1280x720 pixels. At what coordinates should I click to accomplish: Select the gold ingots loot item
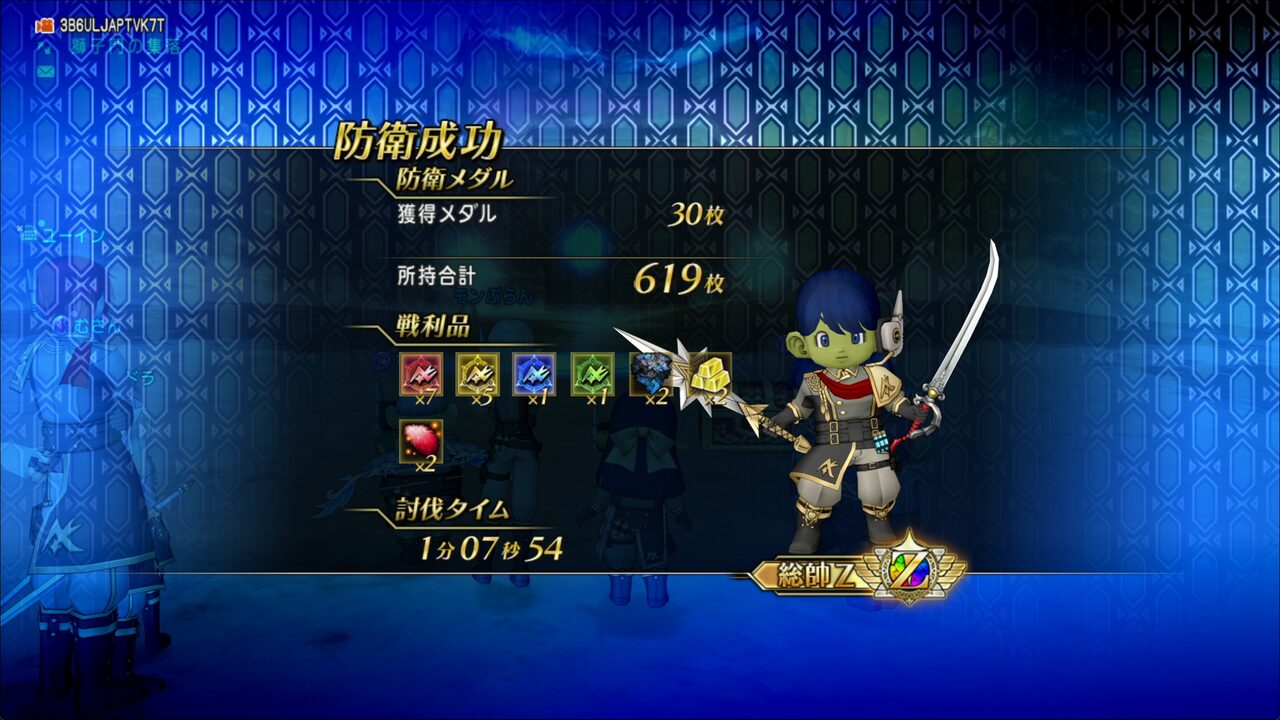tap(708, 374)
